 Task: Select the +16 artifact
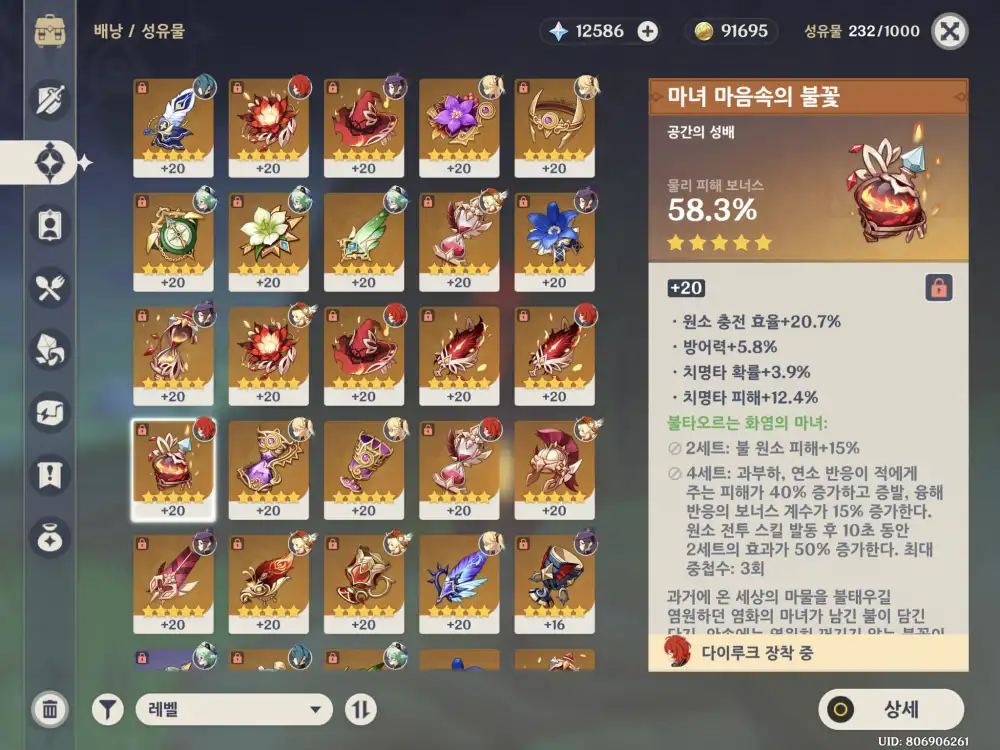[x=554, y=584]
